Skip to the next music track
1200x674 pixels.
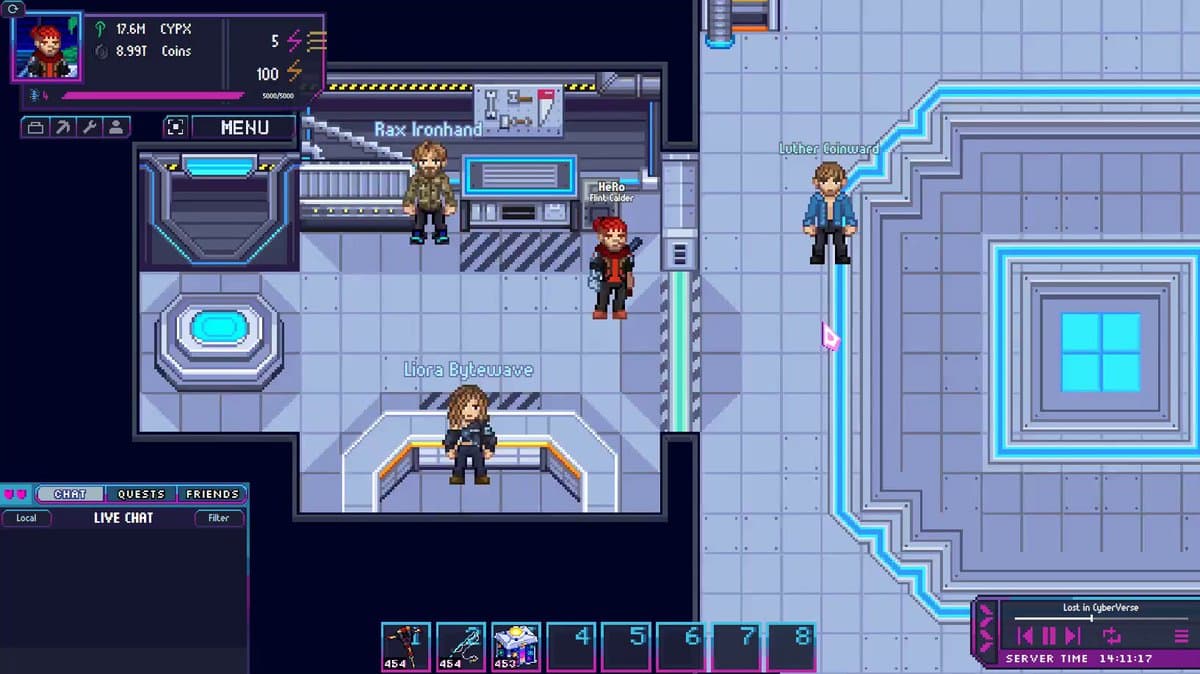coord(1073,635)
